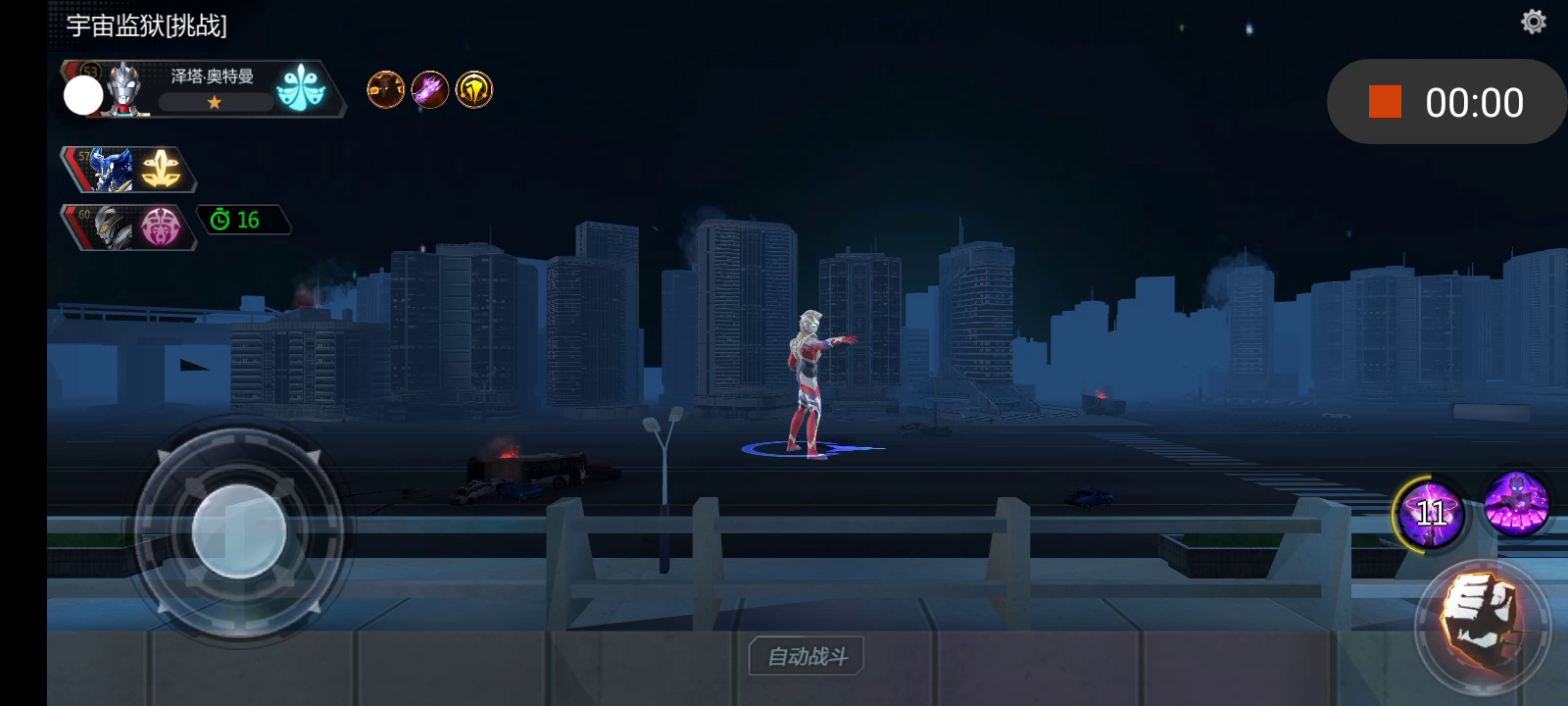Open settings with the gear icon
The image size is (1568, 706).
click(1533, 22)
